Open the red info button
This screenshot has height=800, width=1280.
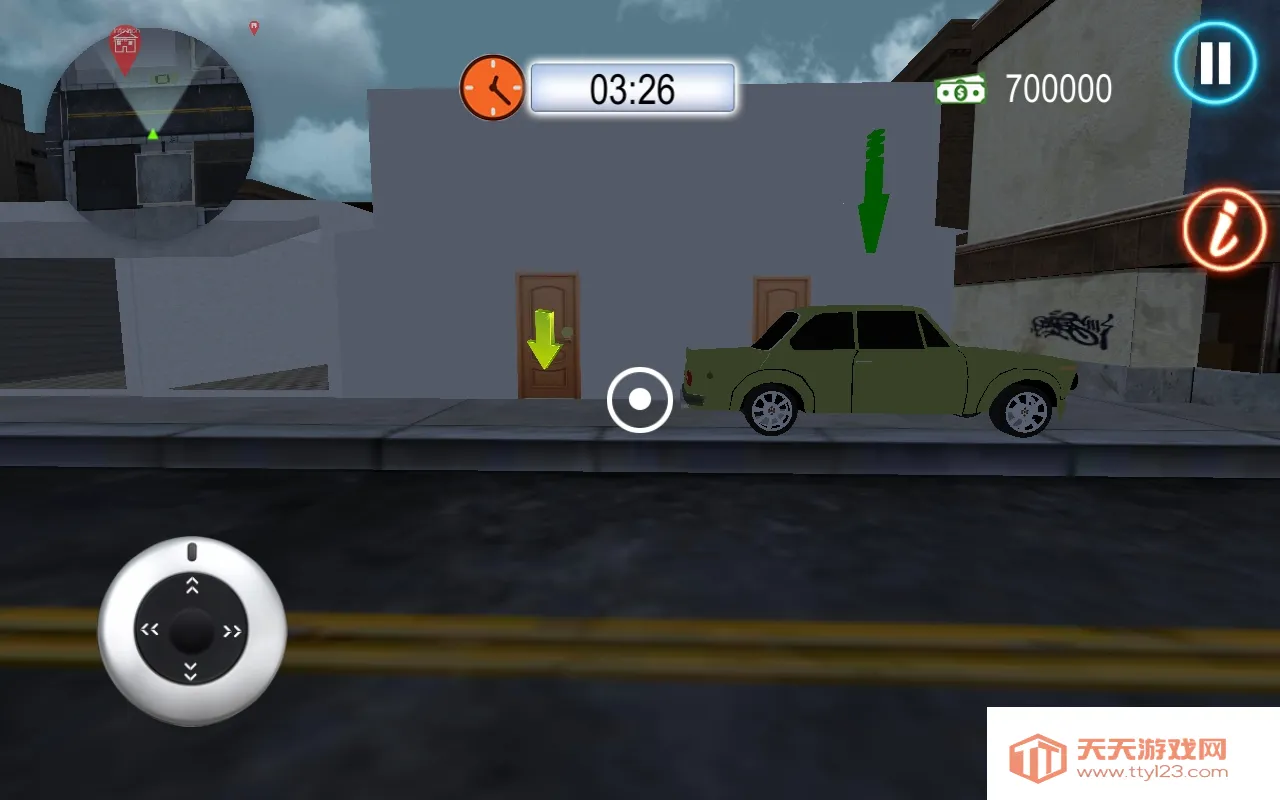[1225, 229]
